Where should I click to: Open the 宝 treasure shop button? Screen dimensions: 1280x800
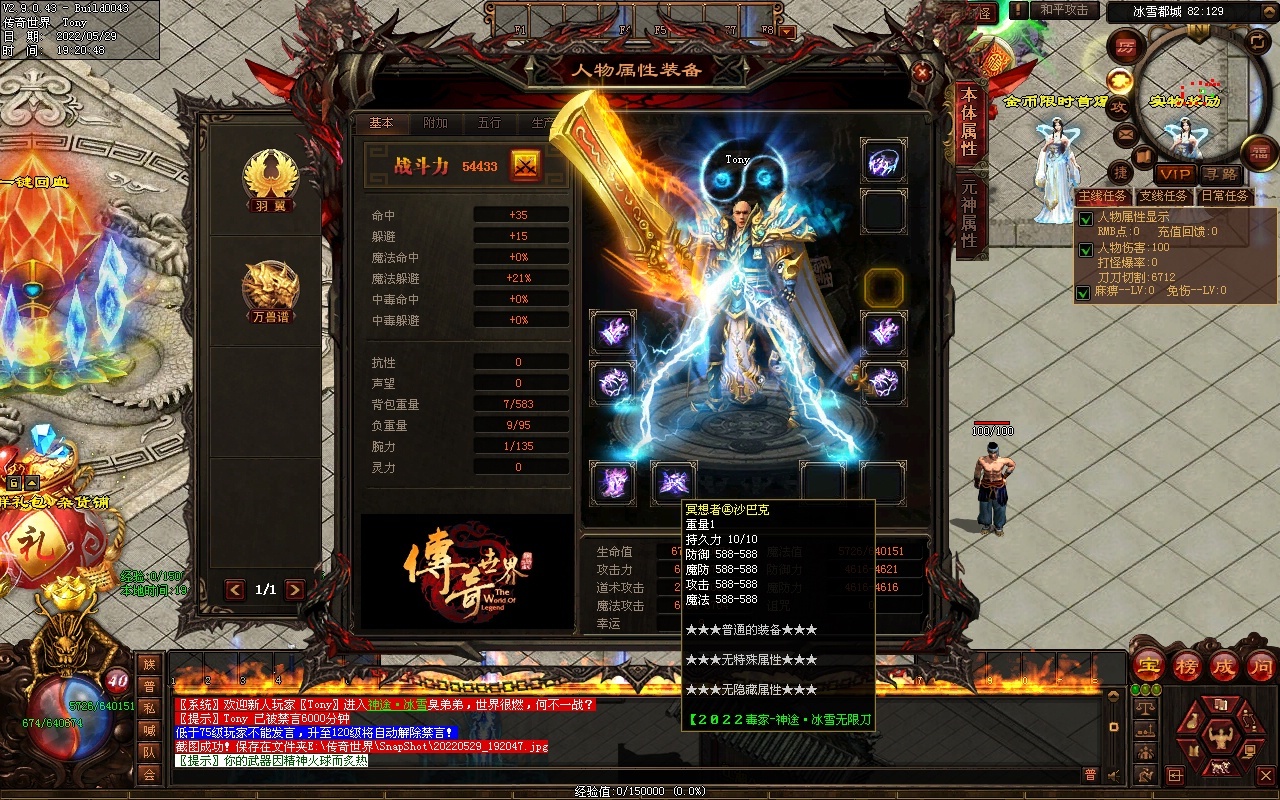pos(1147,665)
